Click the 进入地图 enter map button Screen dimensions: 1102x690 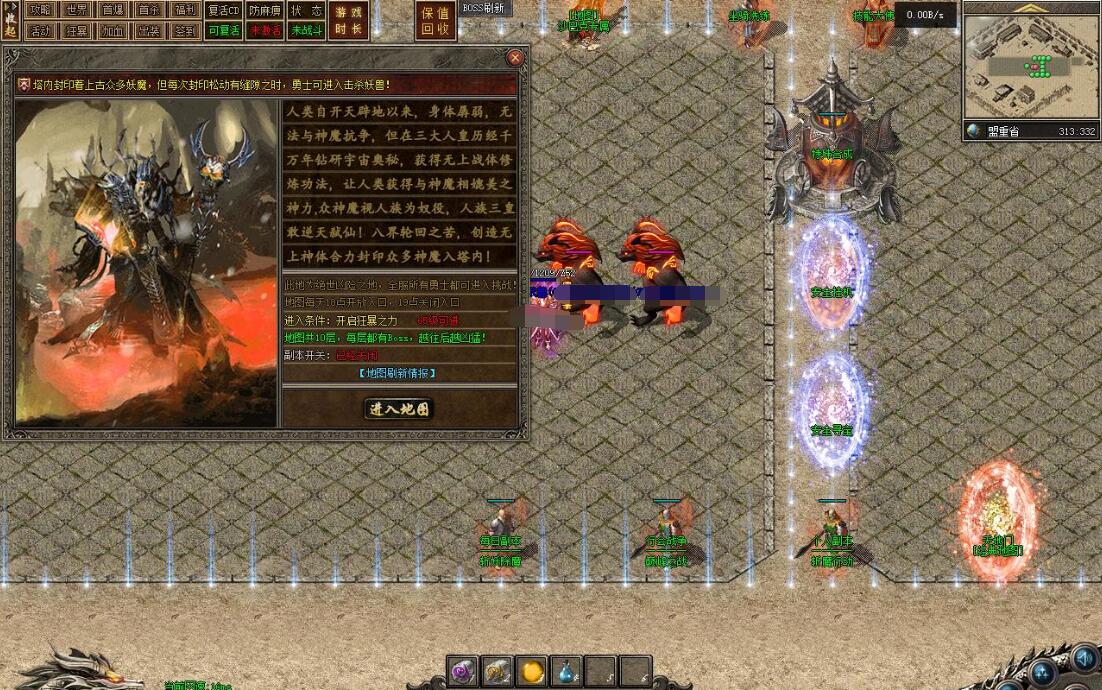point(398,408)
